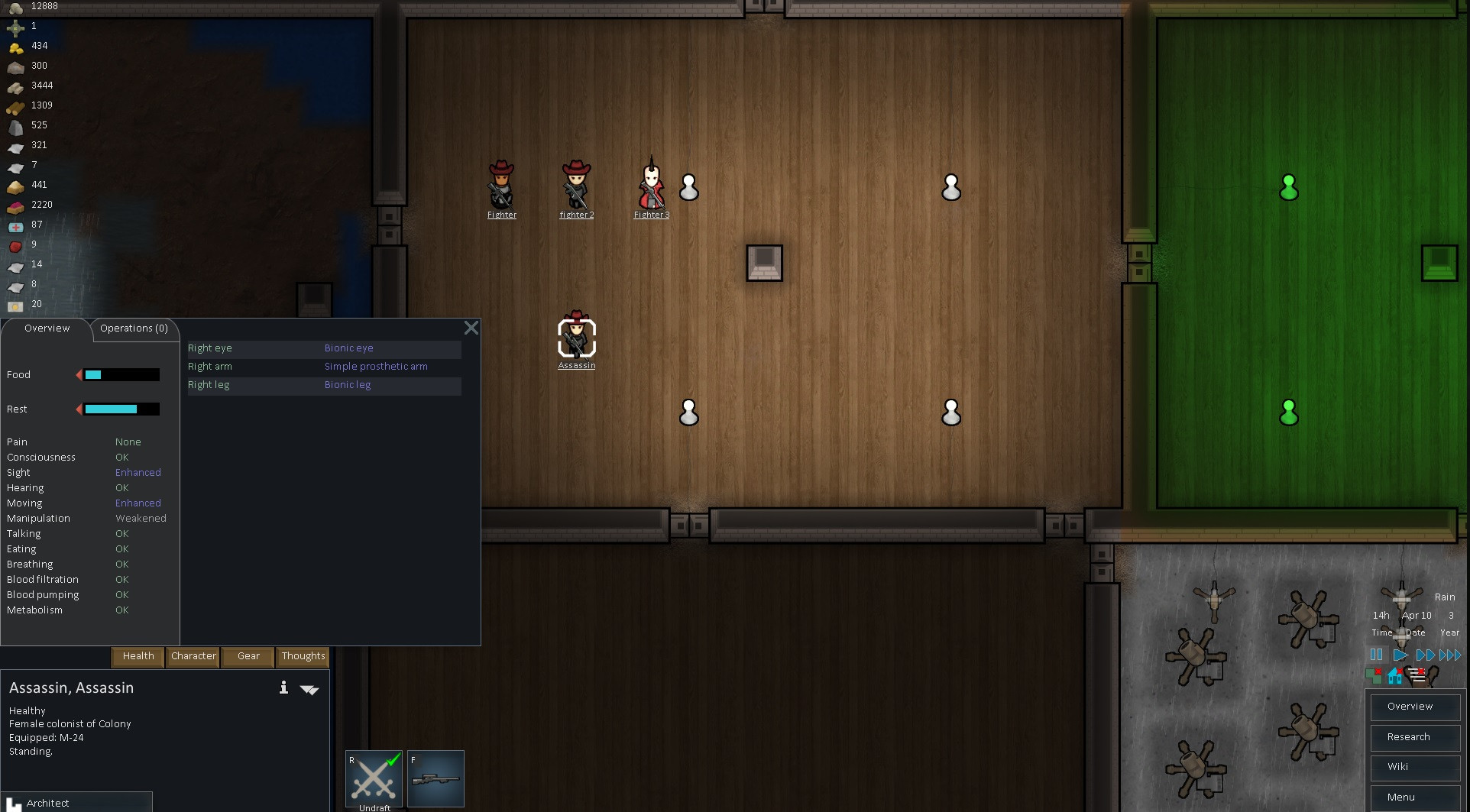Open the Character tab
The width and height of the screenshot is (1470, 812).
193,656
